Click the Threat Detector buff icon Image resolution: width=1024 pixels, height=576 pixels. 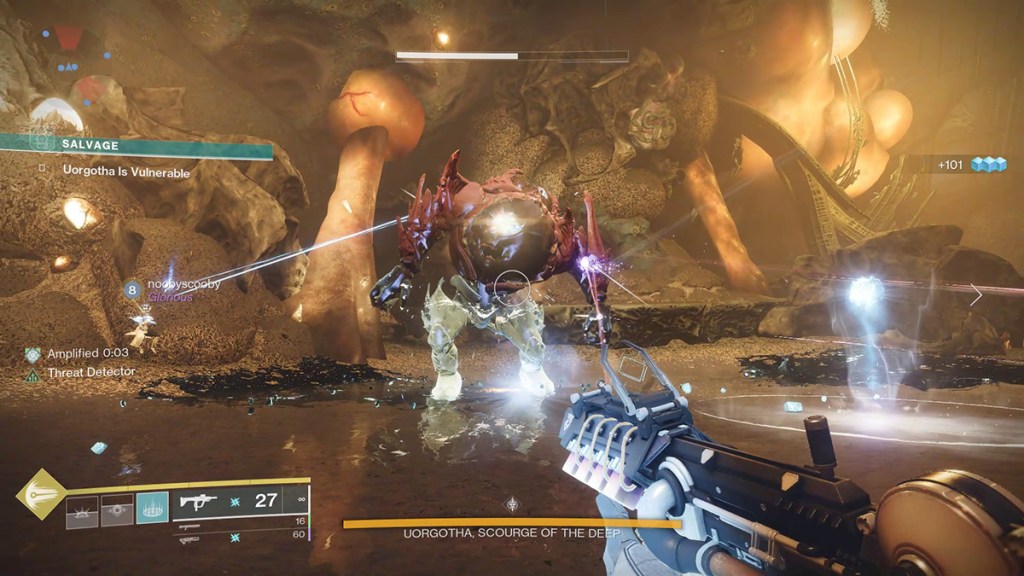[x=33, y=374]
